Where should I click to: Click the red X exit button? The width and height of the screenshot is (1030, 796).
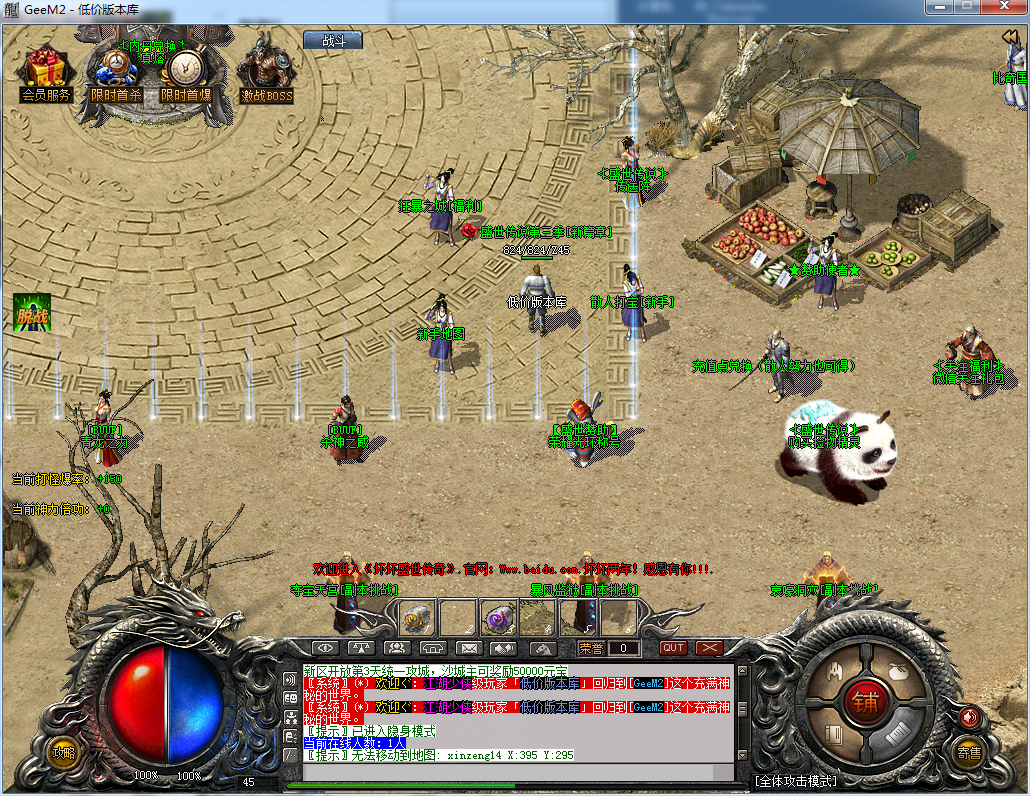click(x=709, y=648)
